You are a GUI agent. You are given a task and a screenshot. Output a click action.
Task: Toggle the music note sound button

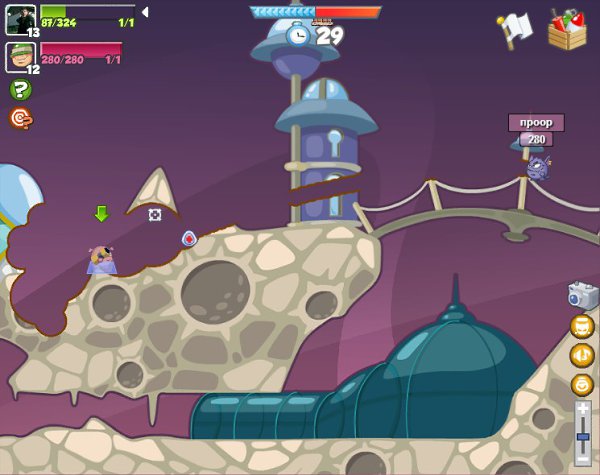tap(582, 355)
